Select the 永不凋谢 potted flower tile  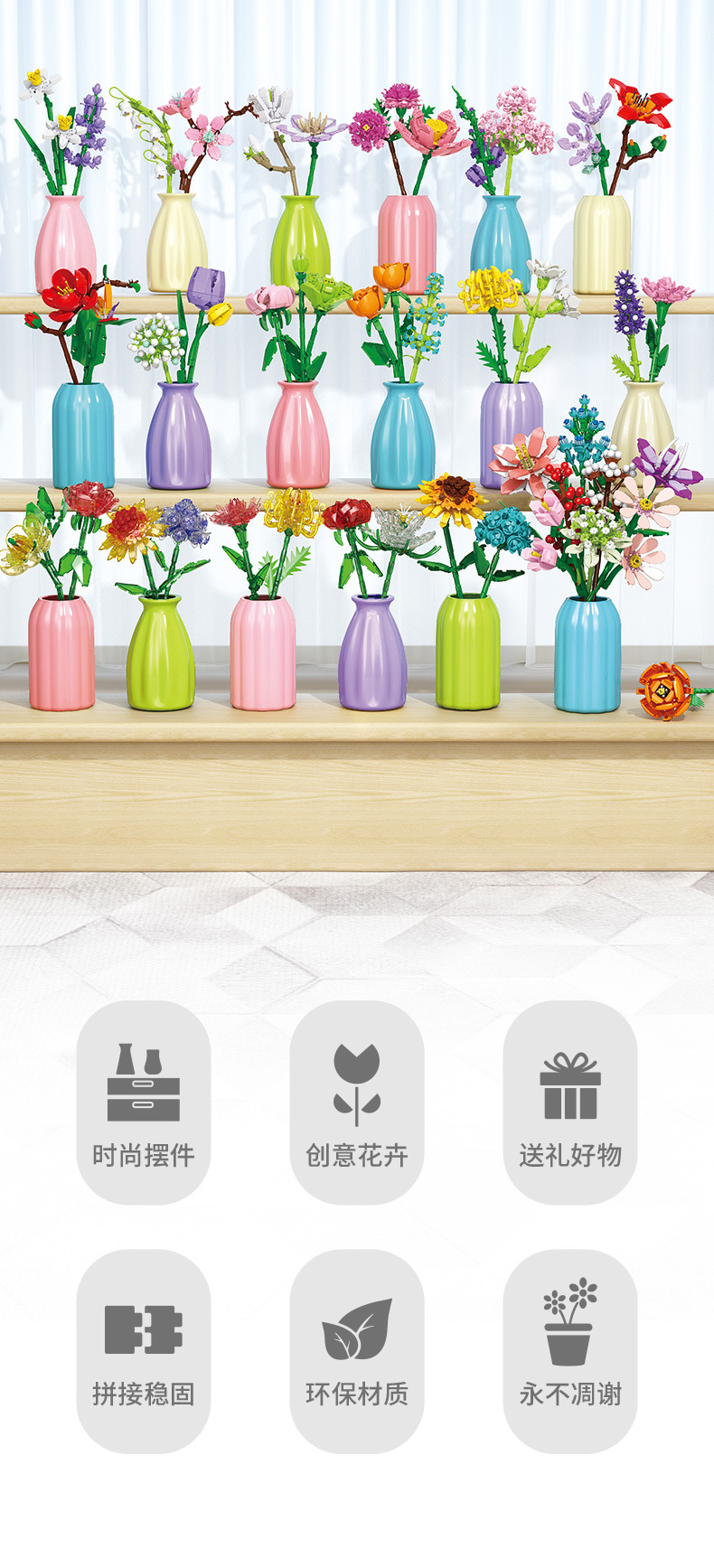(570, 1351)
